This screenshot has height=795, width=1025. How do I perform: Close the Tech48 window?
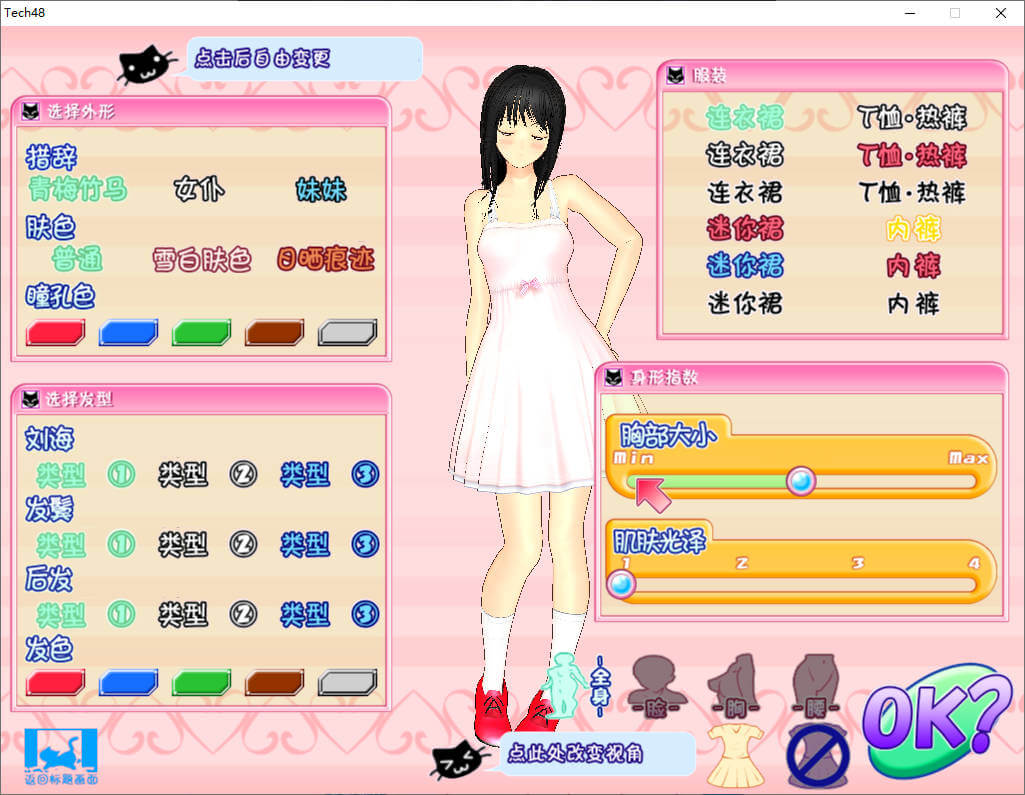coord(1001,13)
